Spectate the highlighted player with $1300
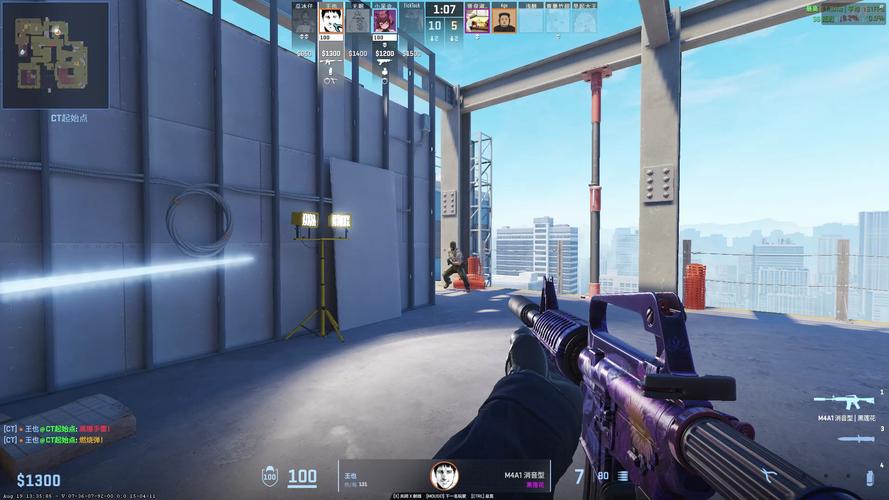This screenshot has width=889, height=500. (x=331, y=22)
